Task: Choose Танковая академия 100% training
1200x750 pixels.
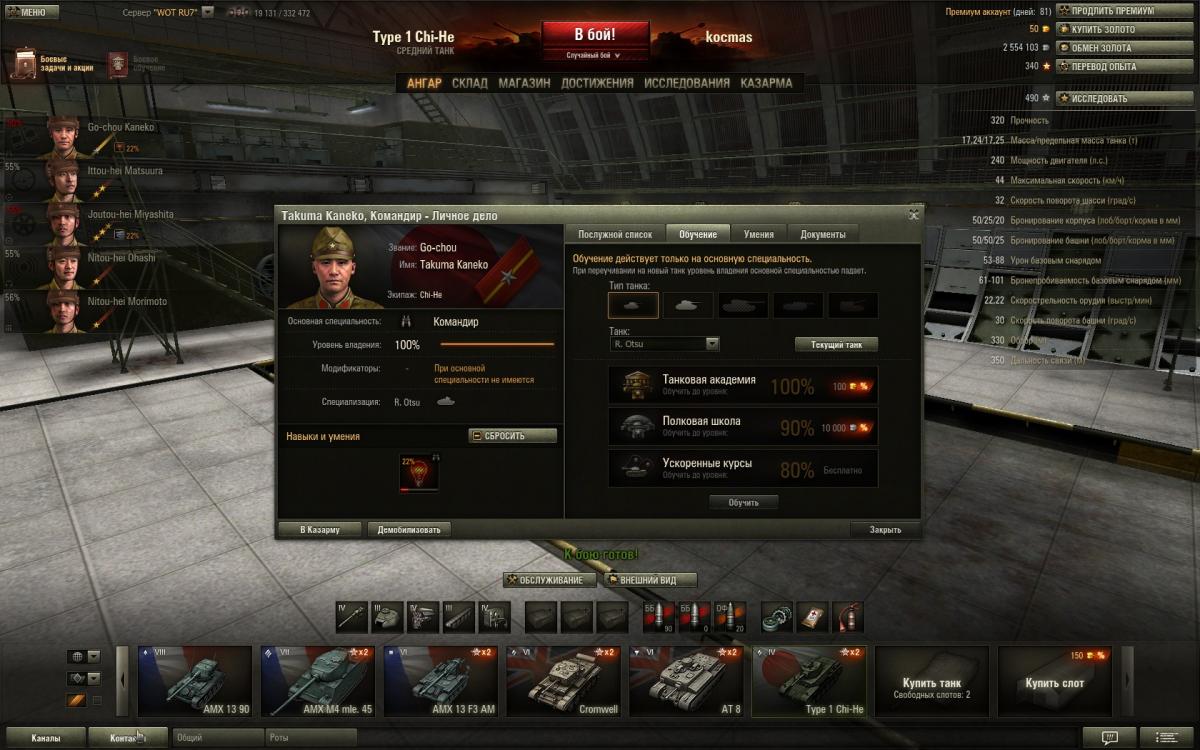Action: pos(742,385)
